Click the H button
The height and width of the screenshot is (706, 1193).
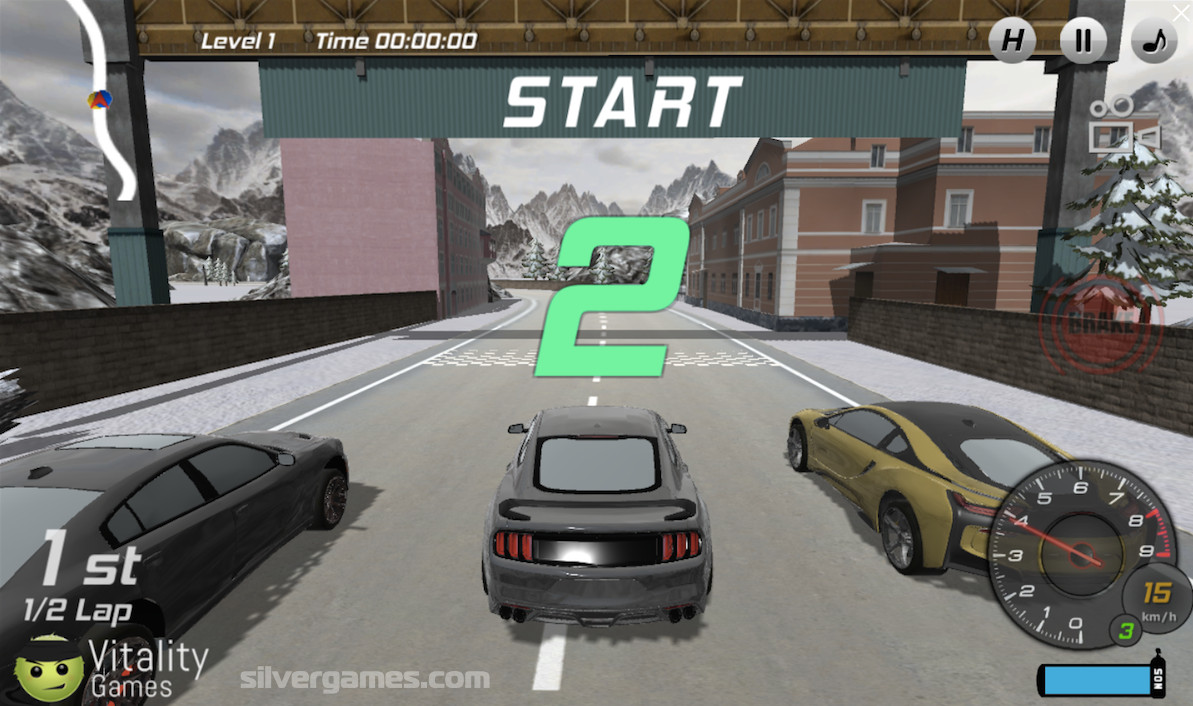(x=1012, y=42)
